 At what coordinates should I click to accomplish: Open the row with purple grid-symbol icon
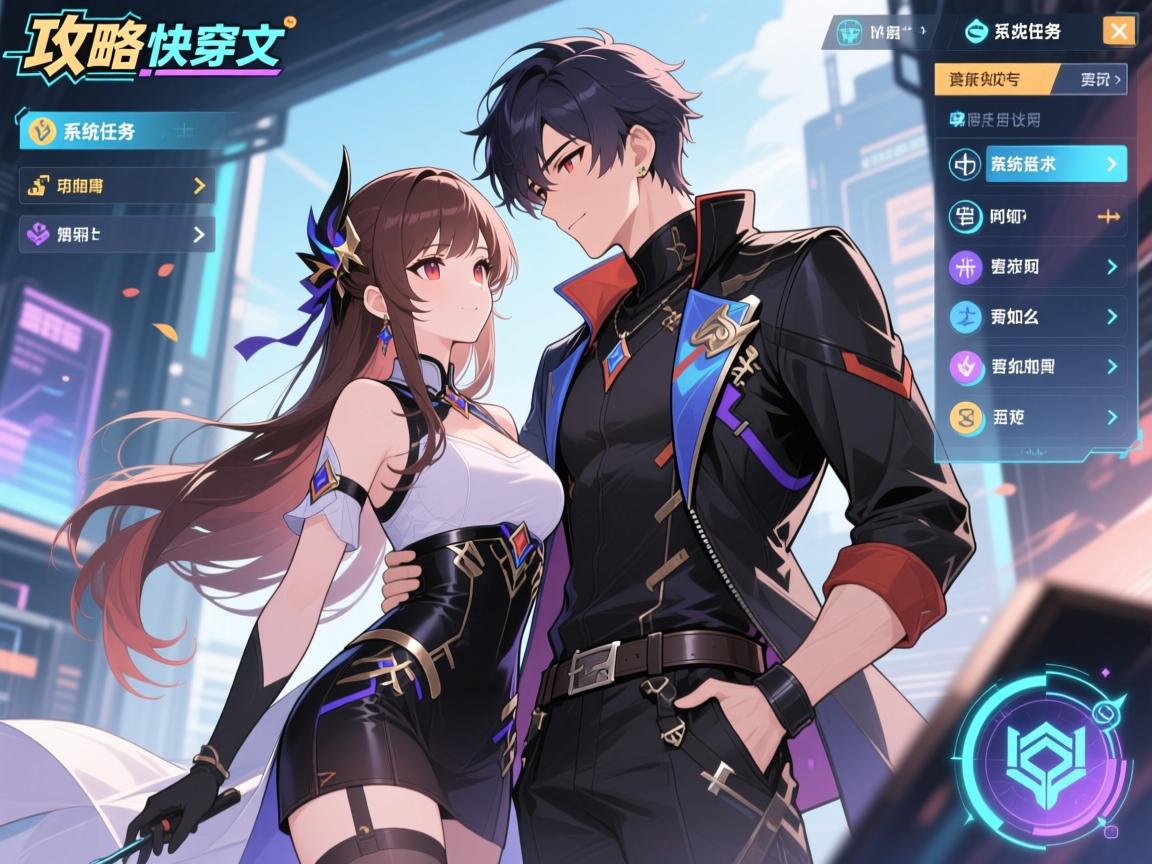[x=1036, y=267]
